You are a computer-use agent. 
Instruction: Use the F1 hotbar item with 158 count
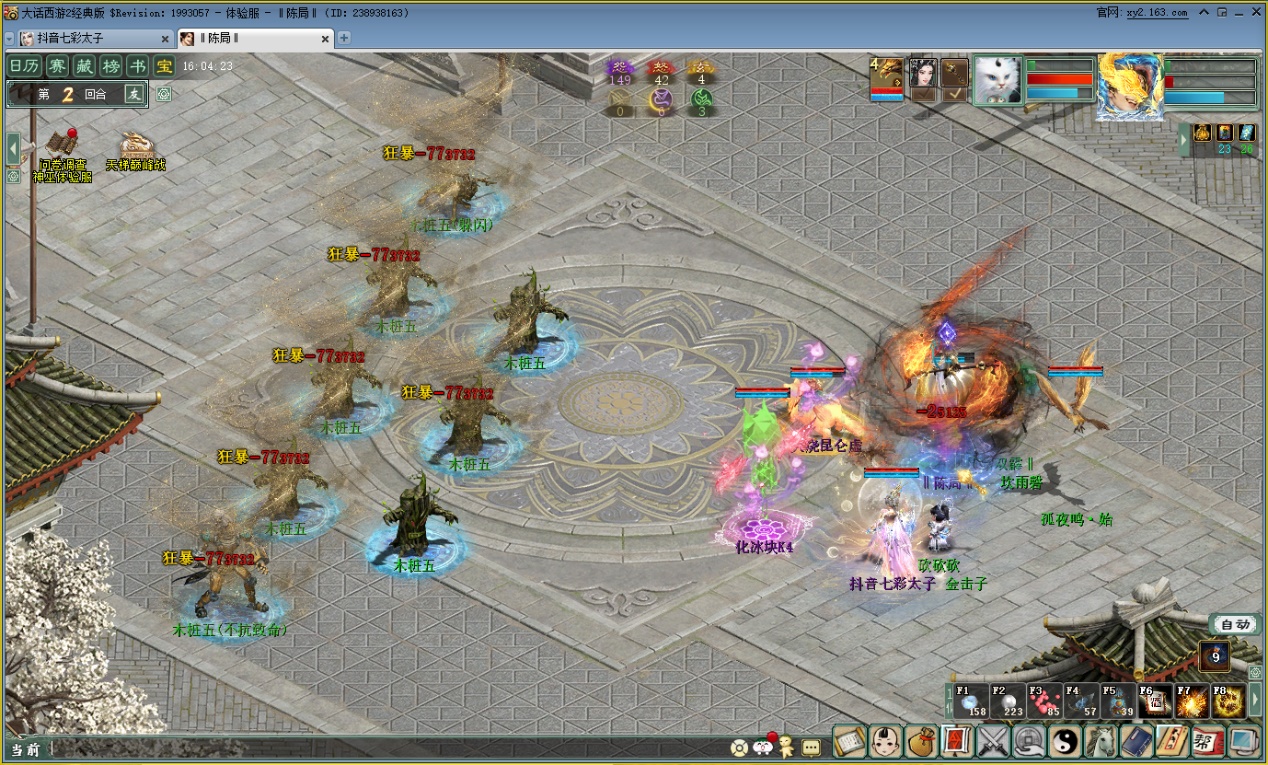point(971,701)
